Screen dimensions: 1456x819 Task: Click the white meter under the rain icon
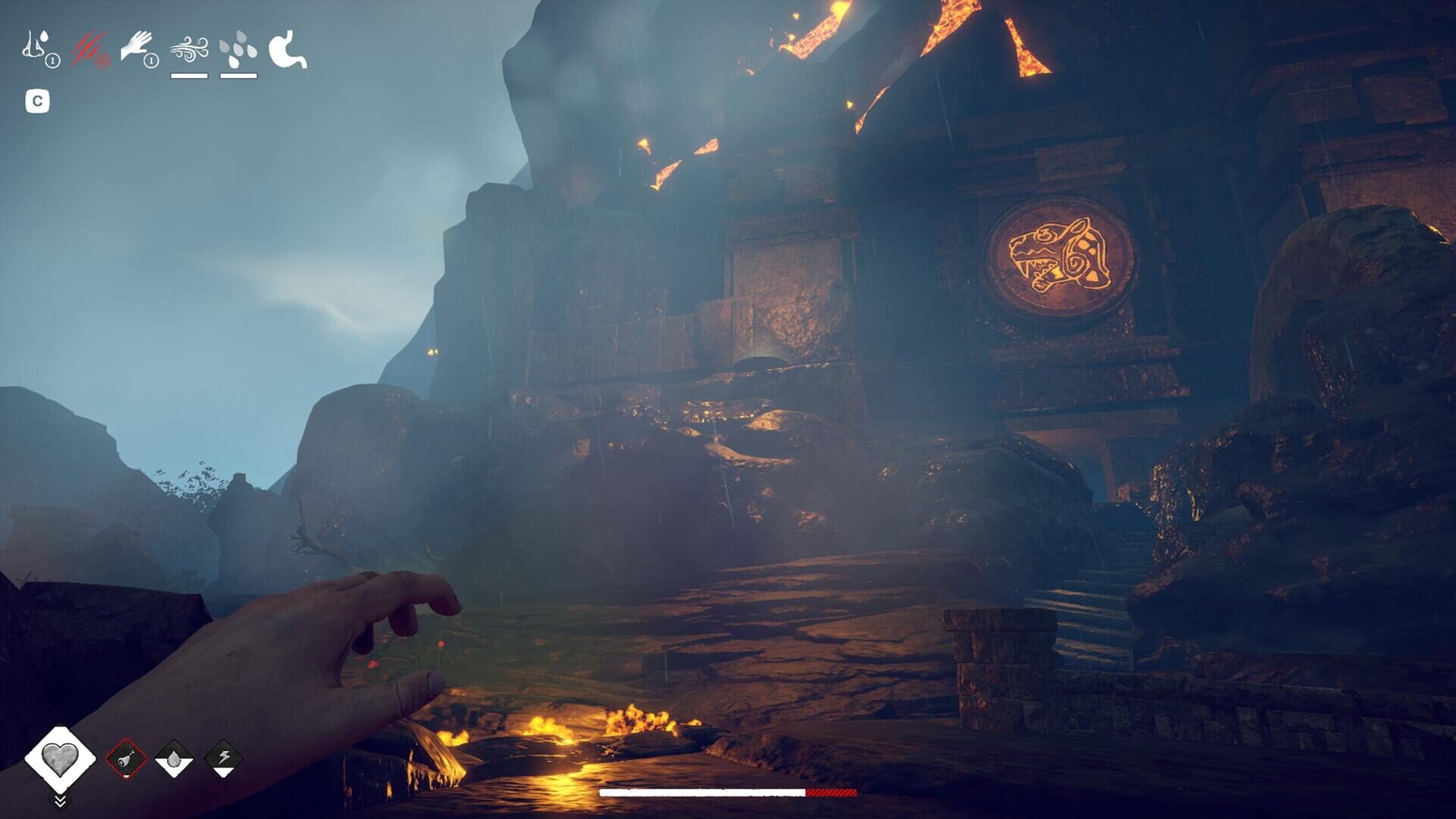(239, 75)
